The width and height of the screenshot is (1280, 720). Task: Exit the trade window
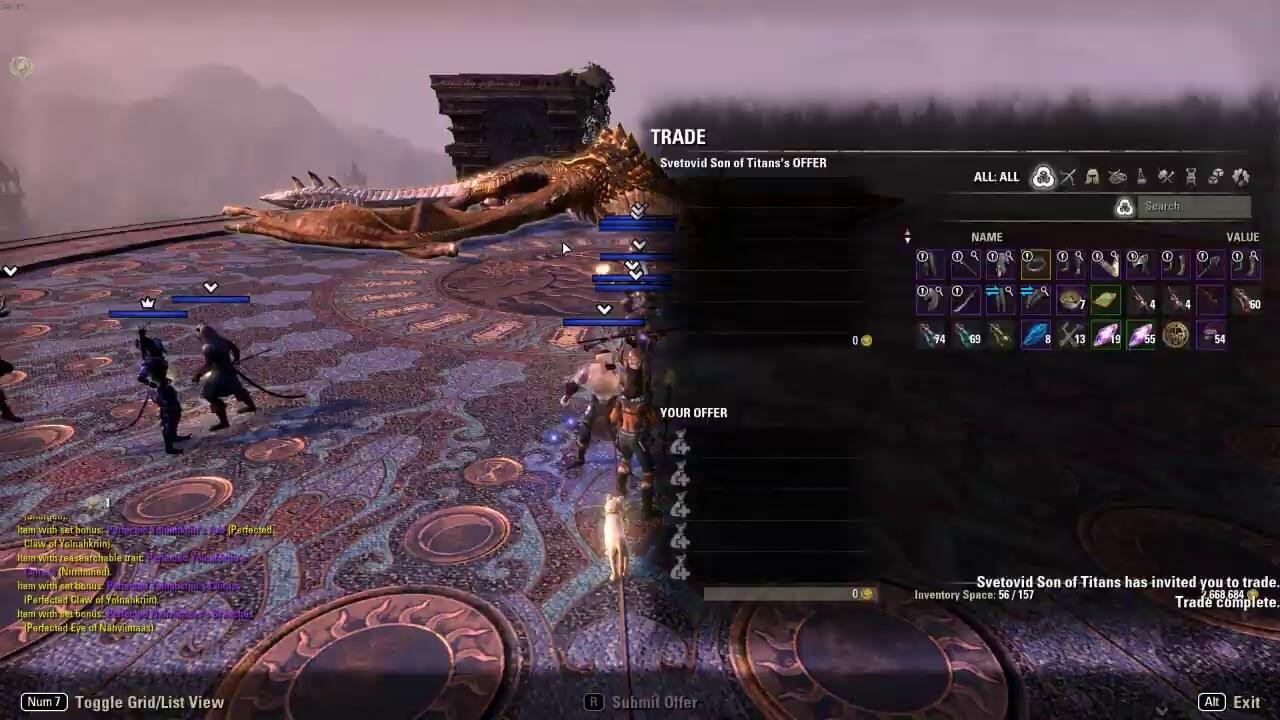[x=1246, y=702]
